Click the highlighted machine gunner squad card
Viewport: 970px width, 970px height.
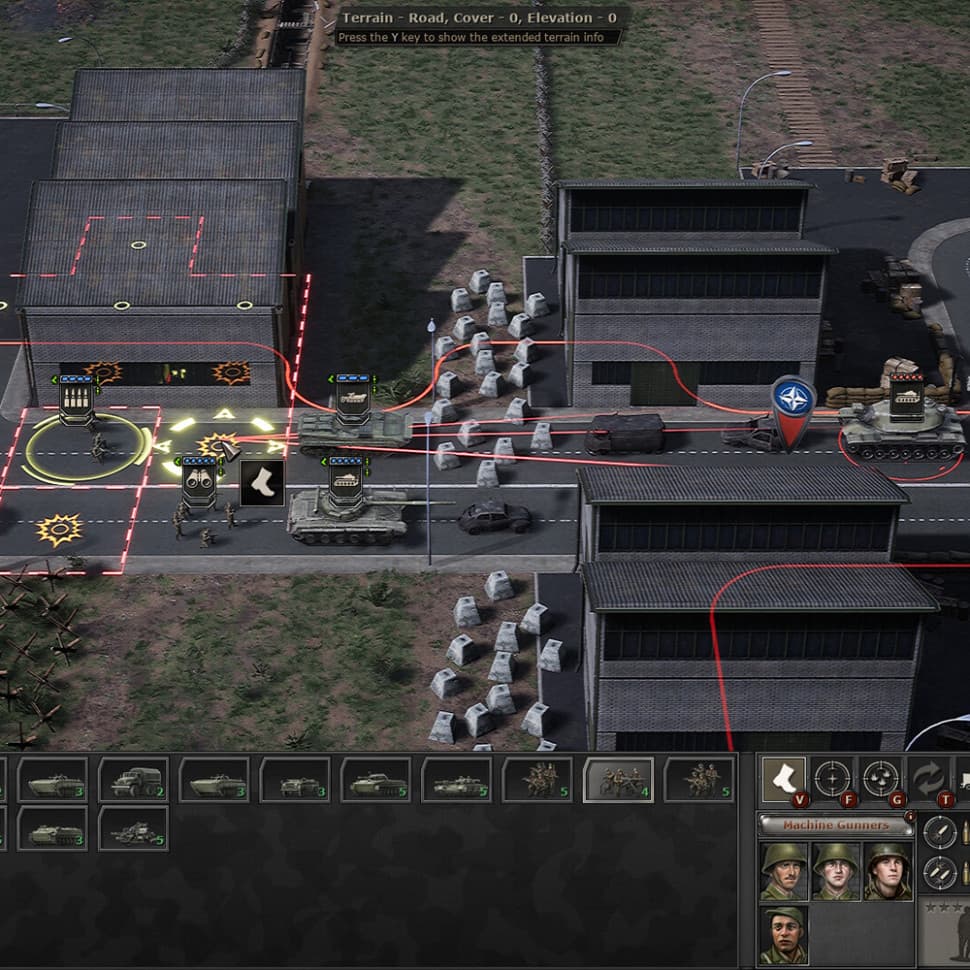[618, 780]
